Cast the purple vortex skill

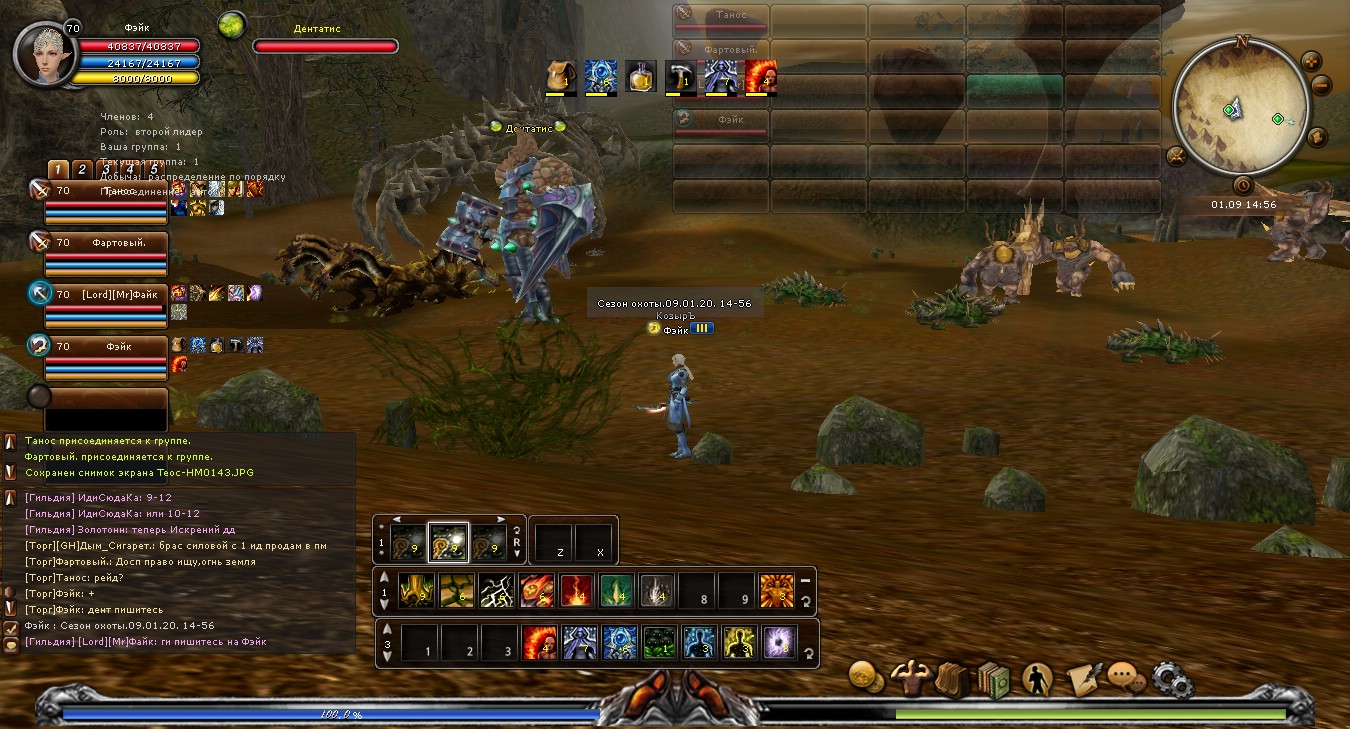778,643
